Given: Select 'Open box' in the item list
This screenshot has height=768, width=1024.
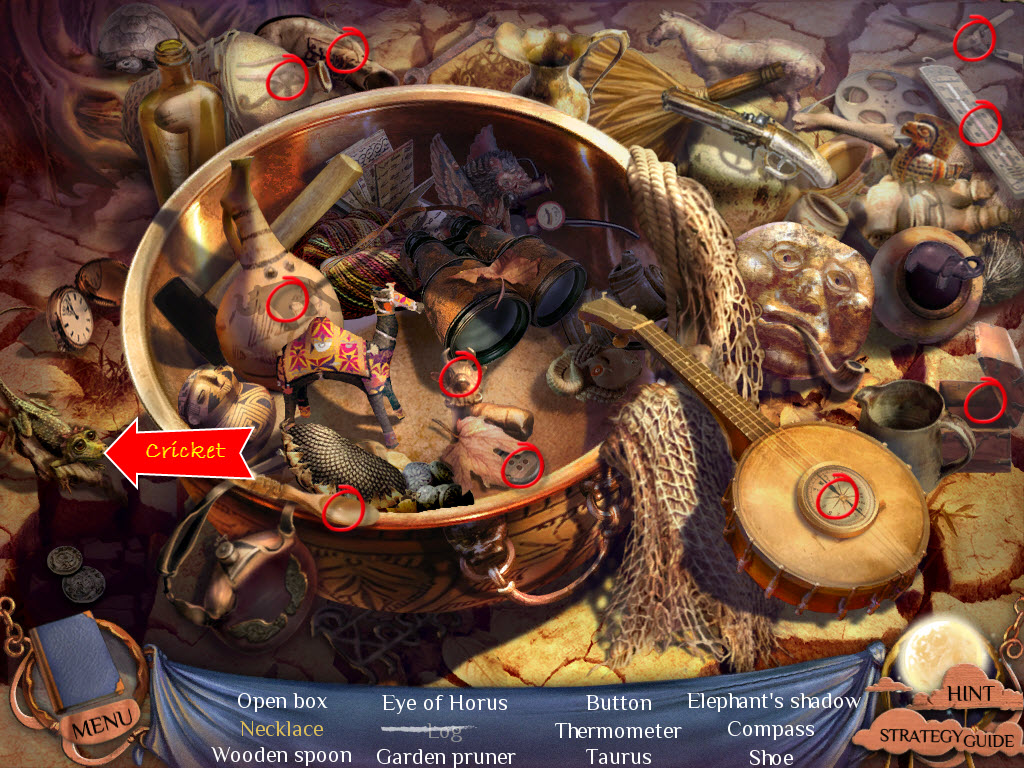Looking at the screenshot, I should click(282, 702).
